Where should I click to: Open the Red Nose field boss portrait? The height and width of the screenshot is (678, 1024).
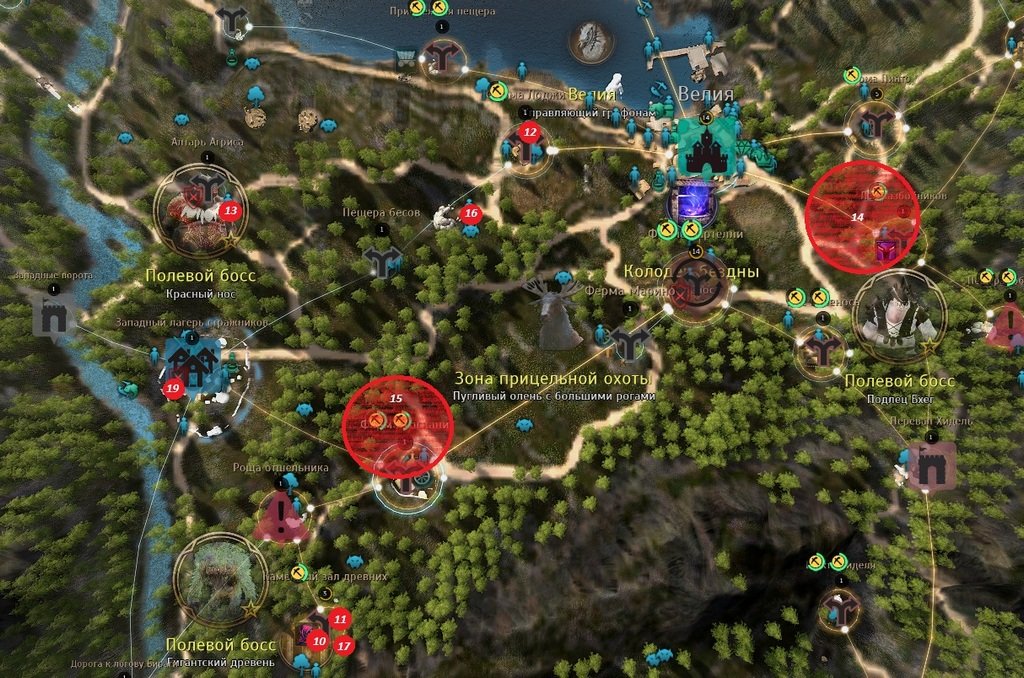[194, 212]
